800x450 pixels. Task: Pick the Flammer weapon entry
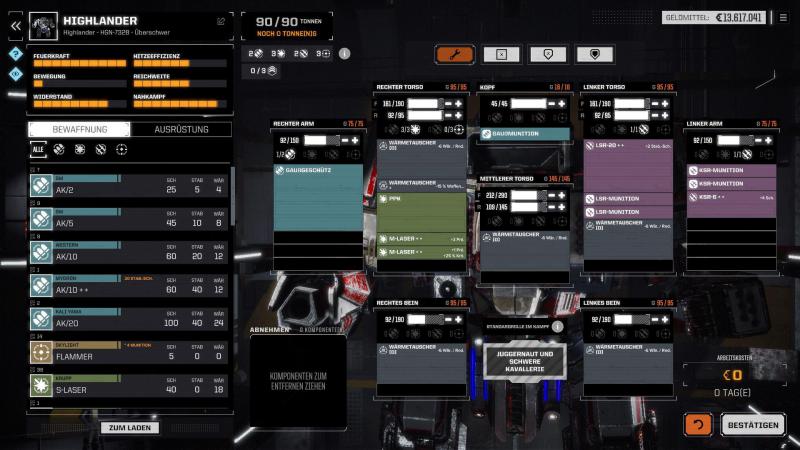129,355
